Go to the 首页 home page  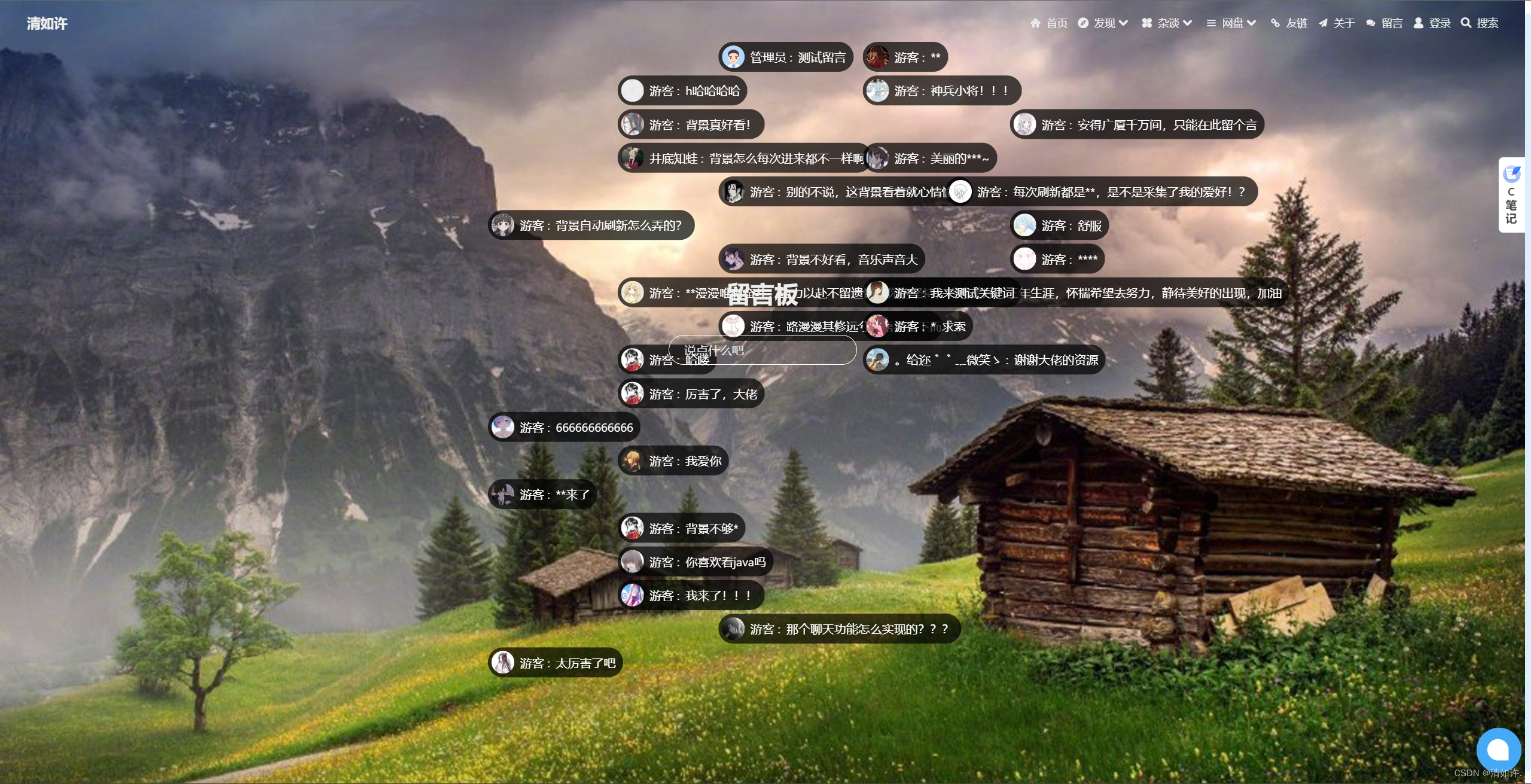click(1050, 23)
